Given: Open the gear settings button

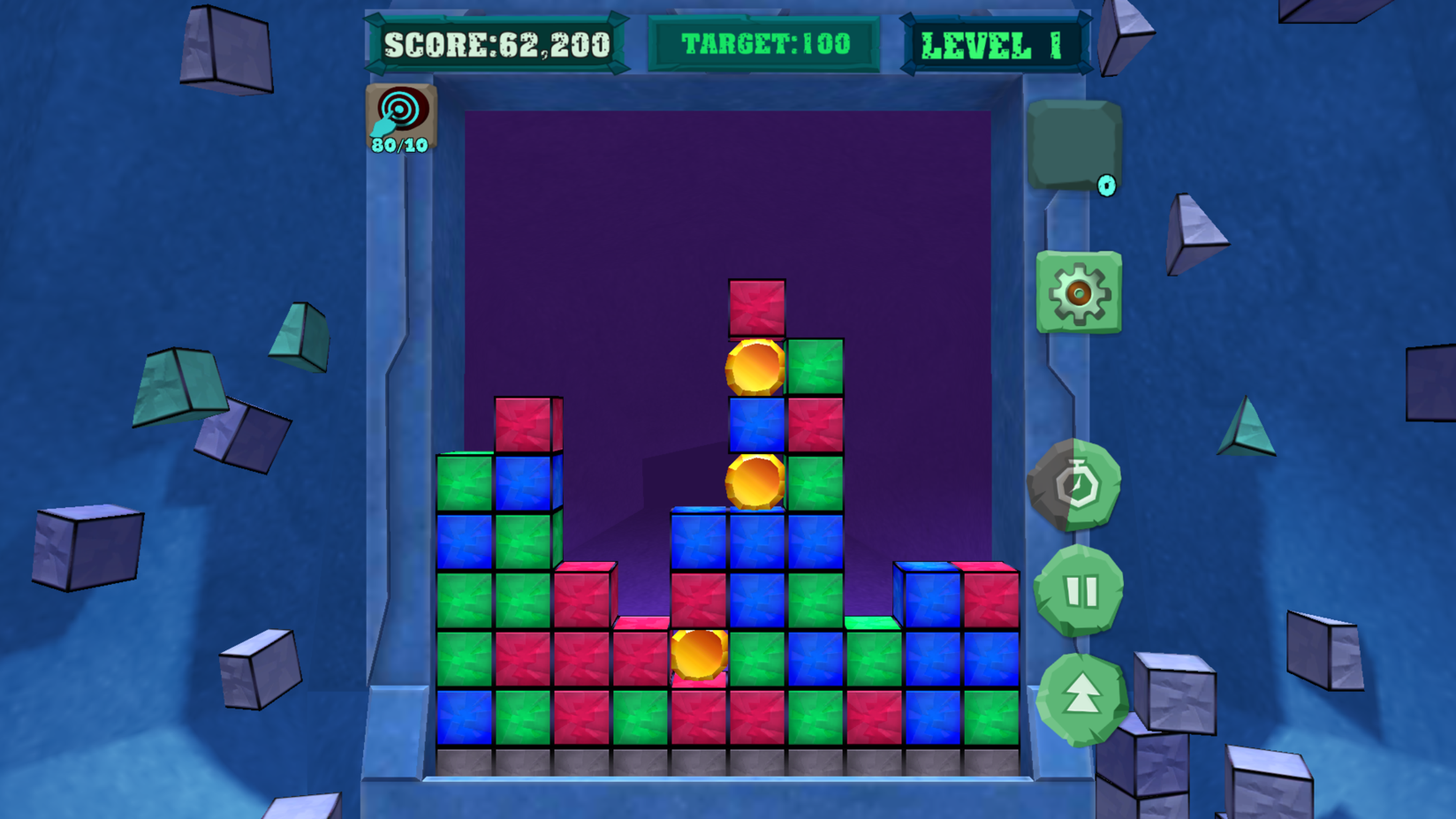Looking at the screenshot, I should 1079,292.
